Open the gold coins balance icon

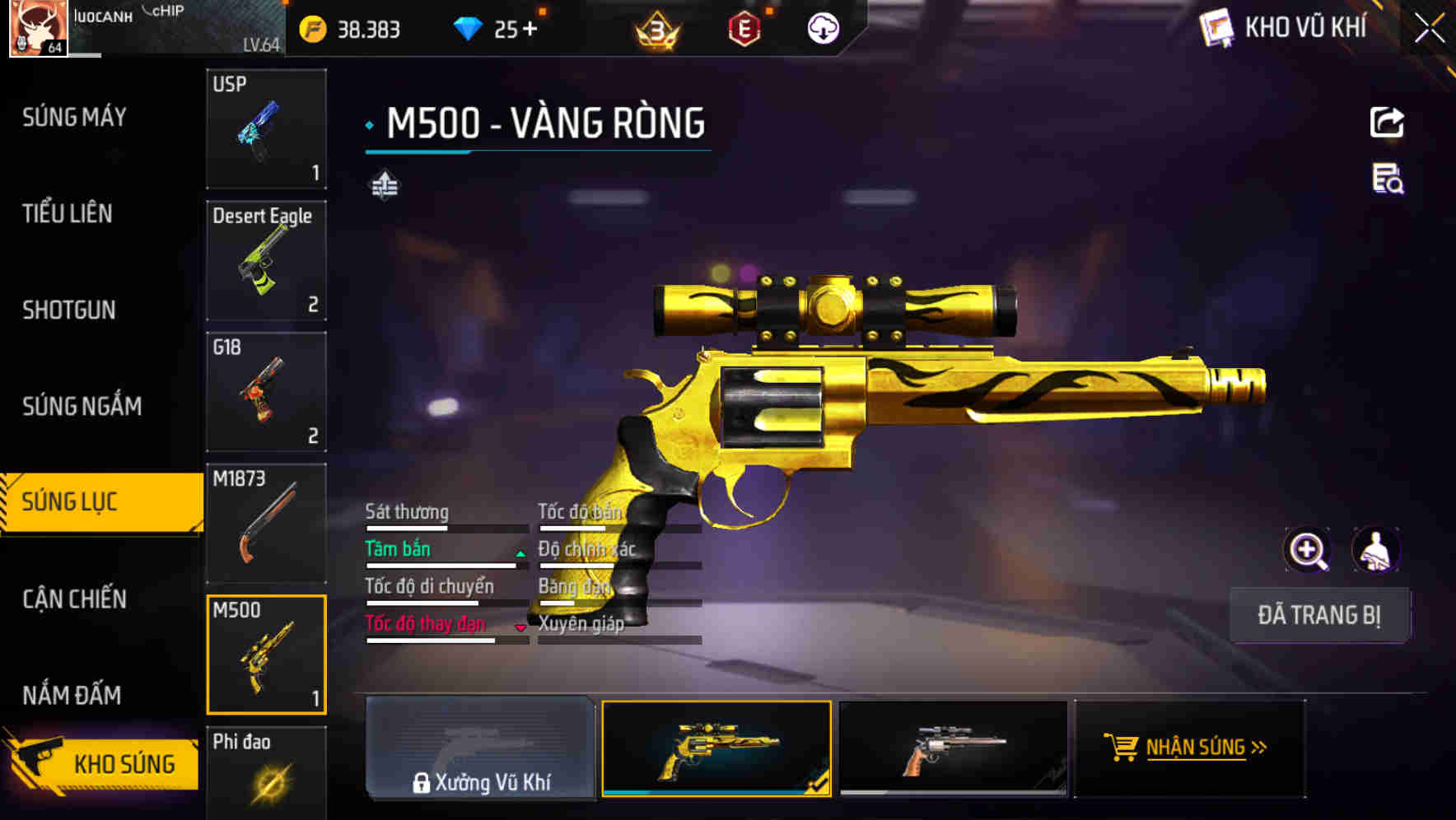pos(310,30)
